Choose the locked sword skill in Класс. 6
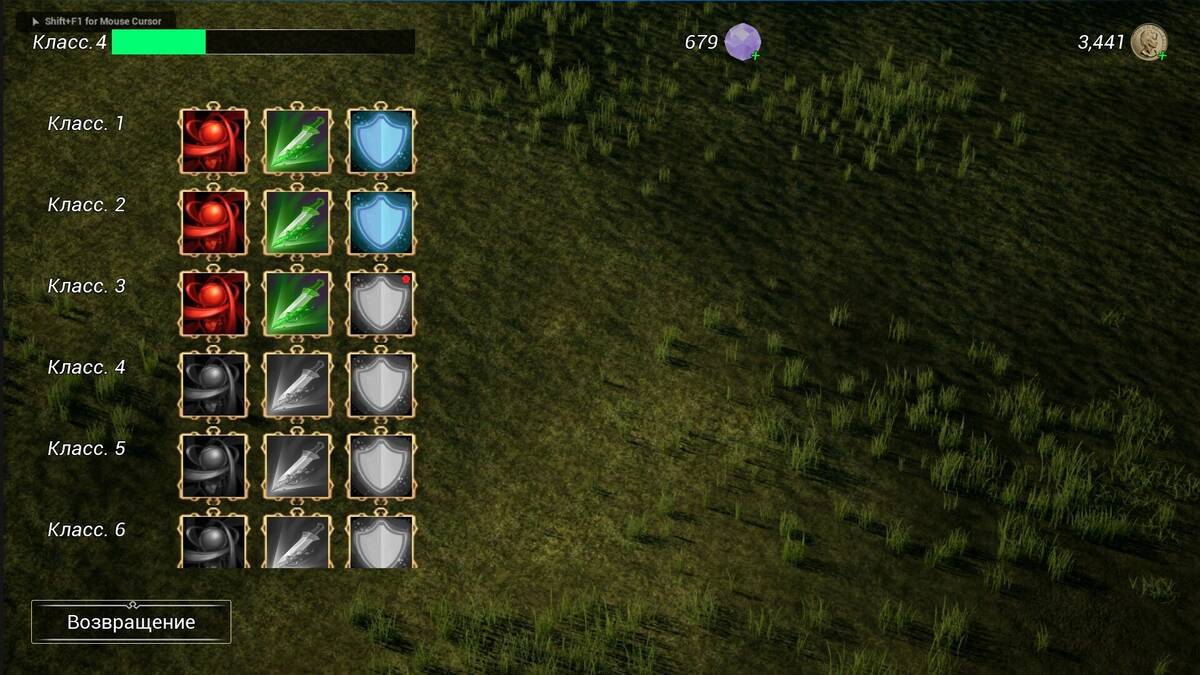1200x675 pixels. [x=297, y=541]
